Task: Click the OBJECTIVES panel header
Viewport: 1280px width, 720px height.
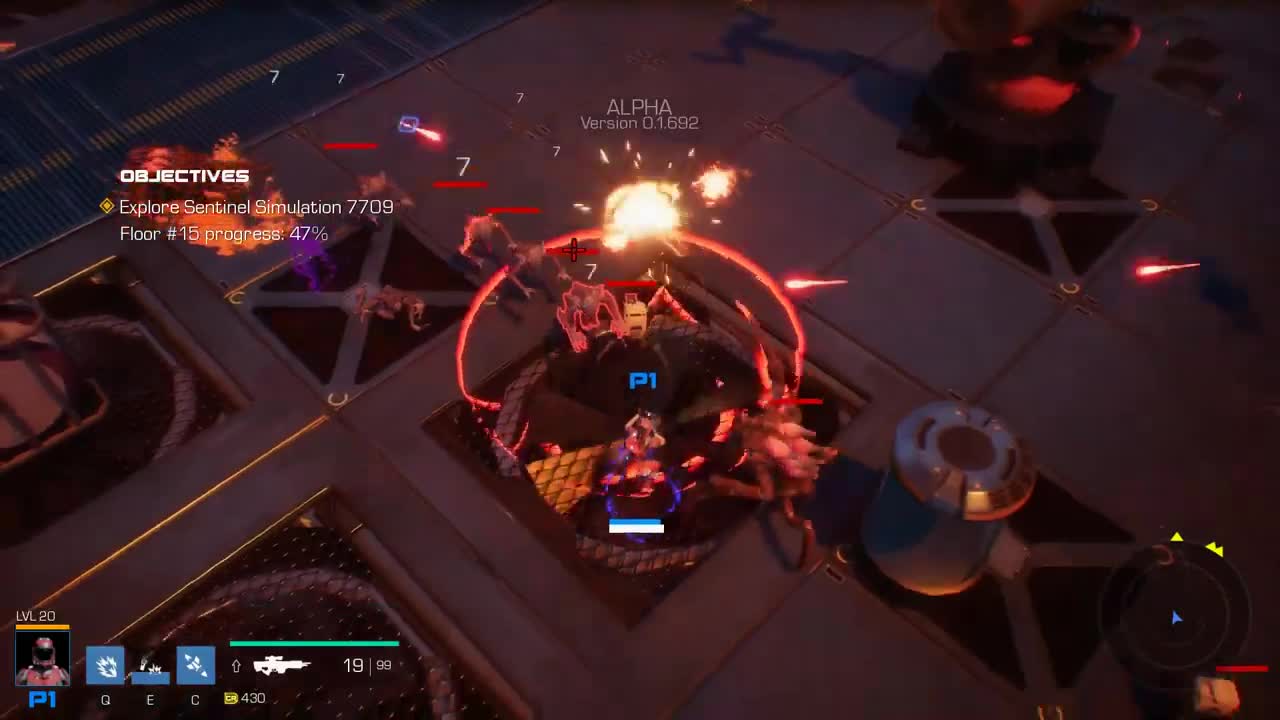Action: (x=184, y=175)
